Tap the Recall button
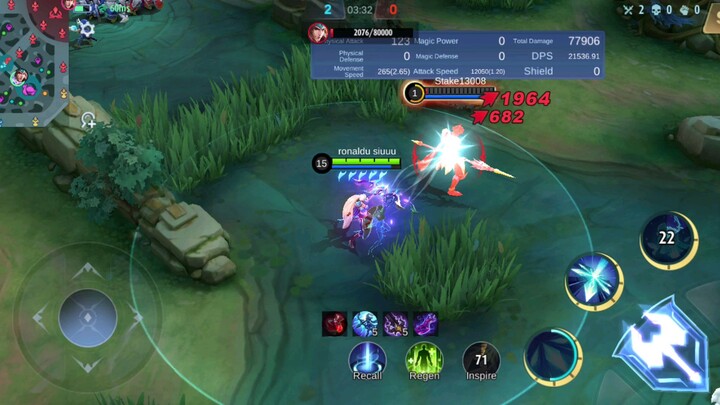The height and width of the screenshot is (405, 720). [x=367, y=359]
